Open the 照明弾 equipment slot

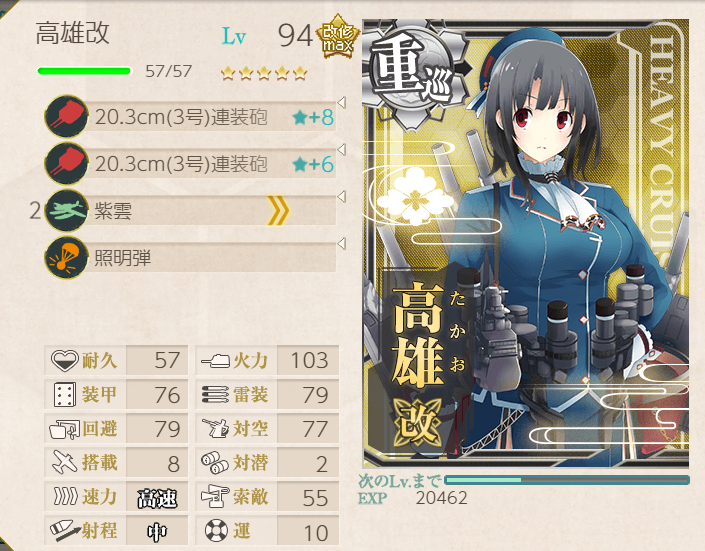(x=190, y=257)
